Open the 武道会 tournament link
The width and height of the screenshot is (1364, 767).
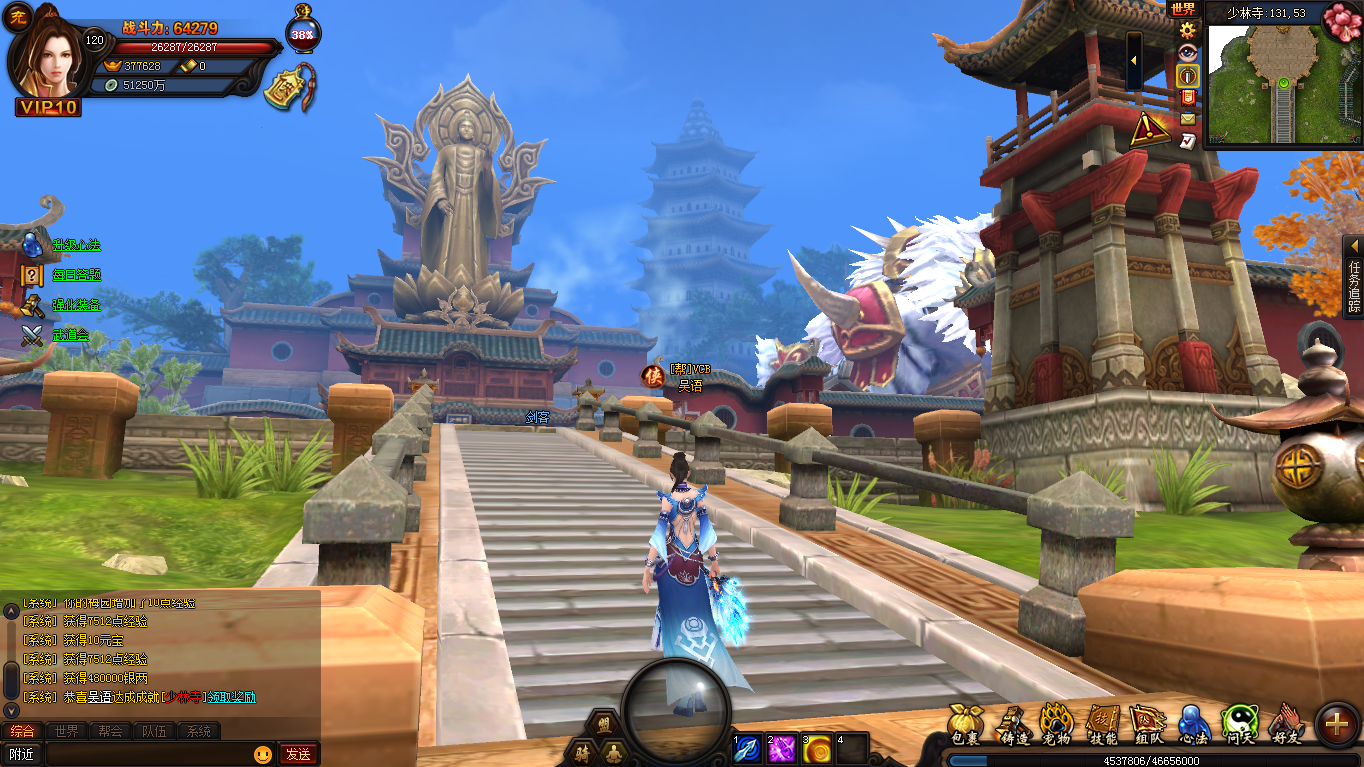coord(71,335)
